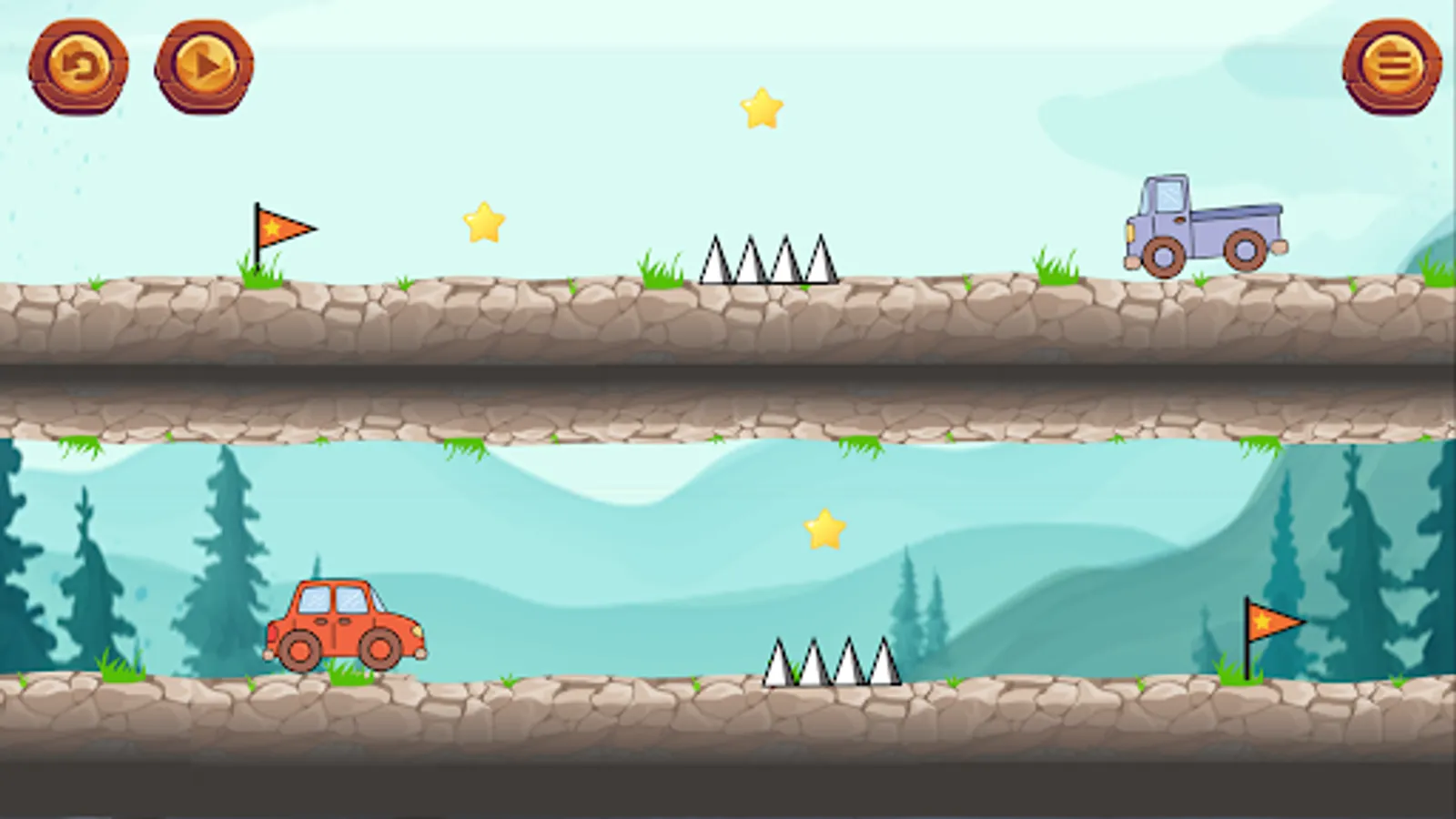
Task: Click the star floating near the top of screen
Action: [760, 109]
